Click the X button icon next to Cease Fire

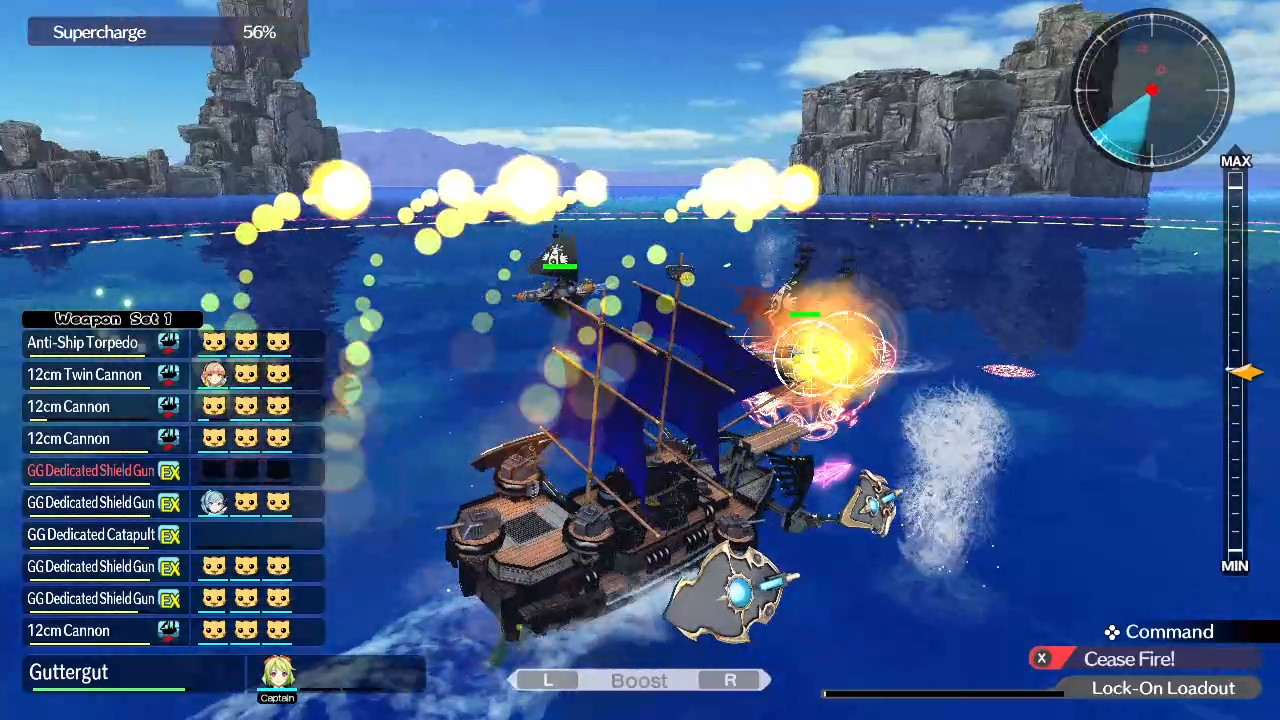(x=1042, y=658)
